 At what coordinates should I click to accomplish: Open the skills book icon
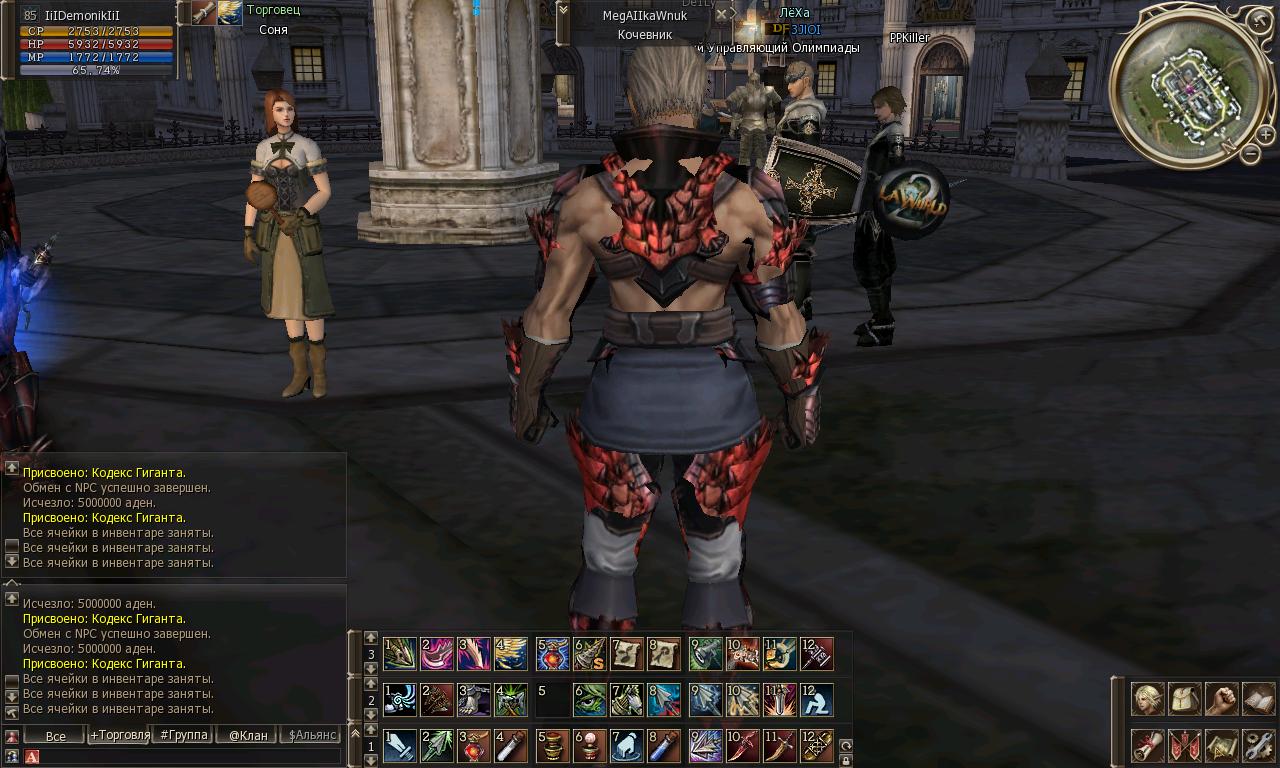point(1258,699)
